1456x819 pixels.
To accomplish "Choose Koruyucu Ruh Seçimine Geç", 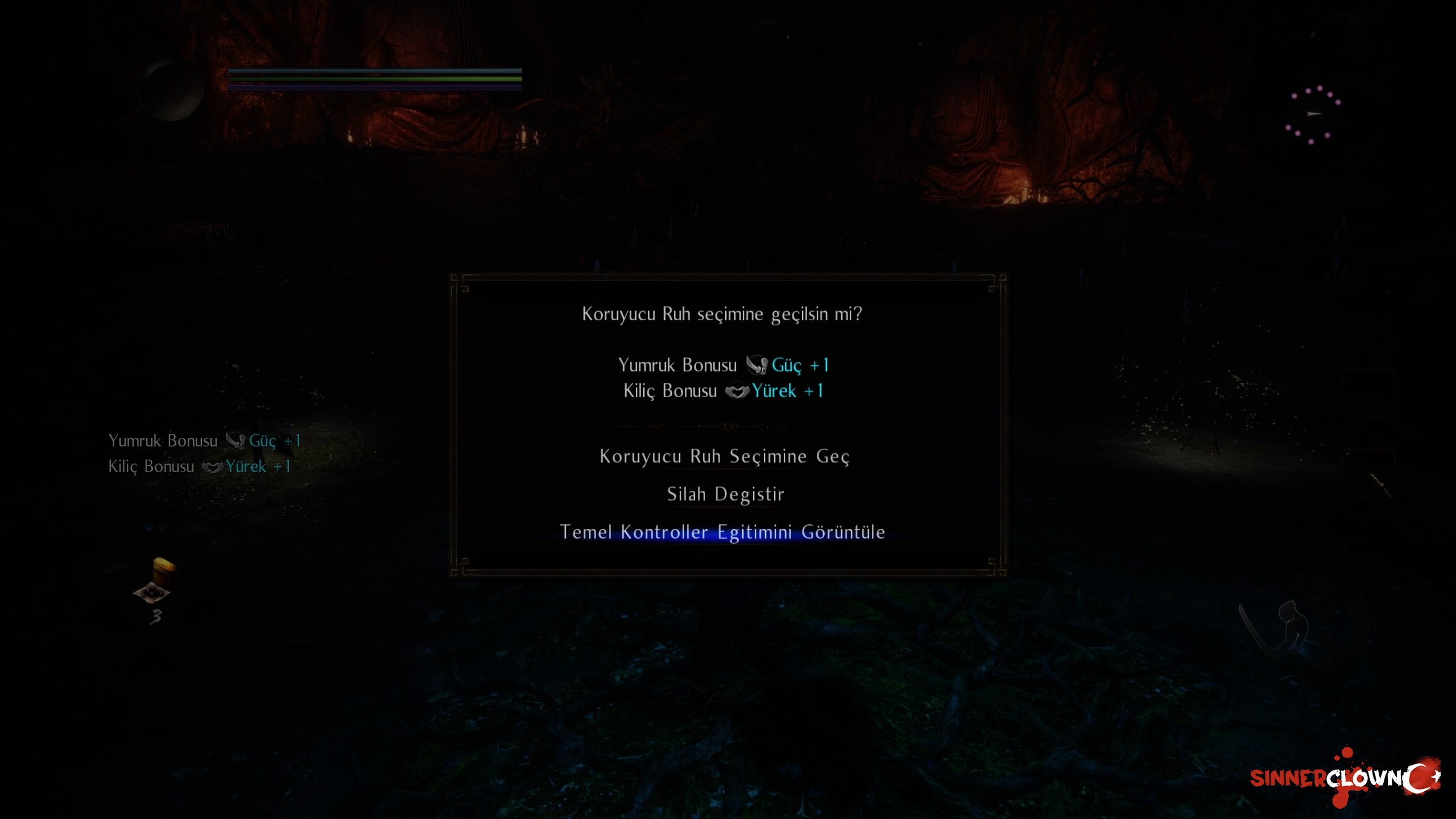I will pos(724,457).
